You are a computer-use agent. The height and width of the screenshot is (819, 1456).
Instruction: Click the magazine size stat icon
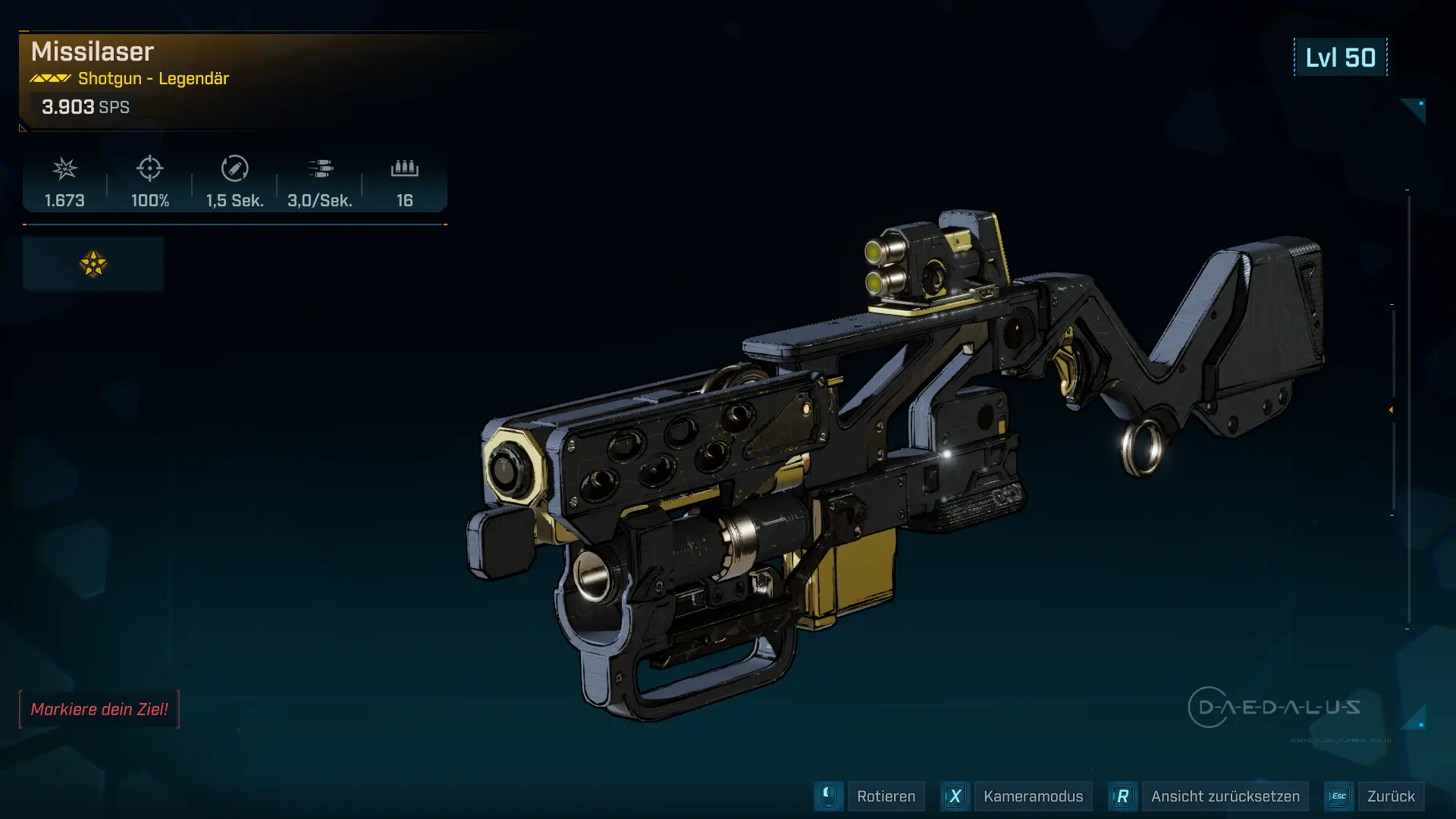click(x=405, y=168)
